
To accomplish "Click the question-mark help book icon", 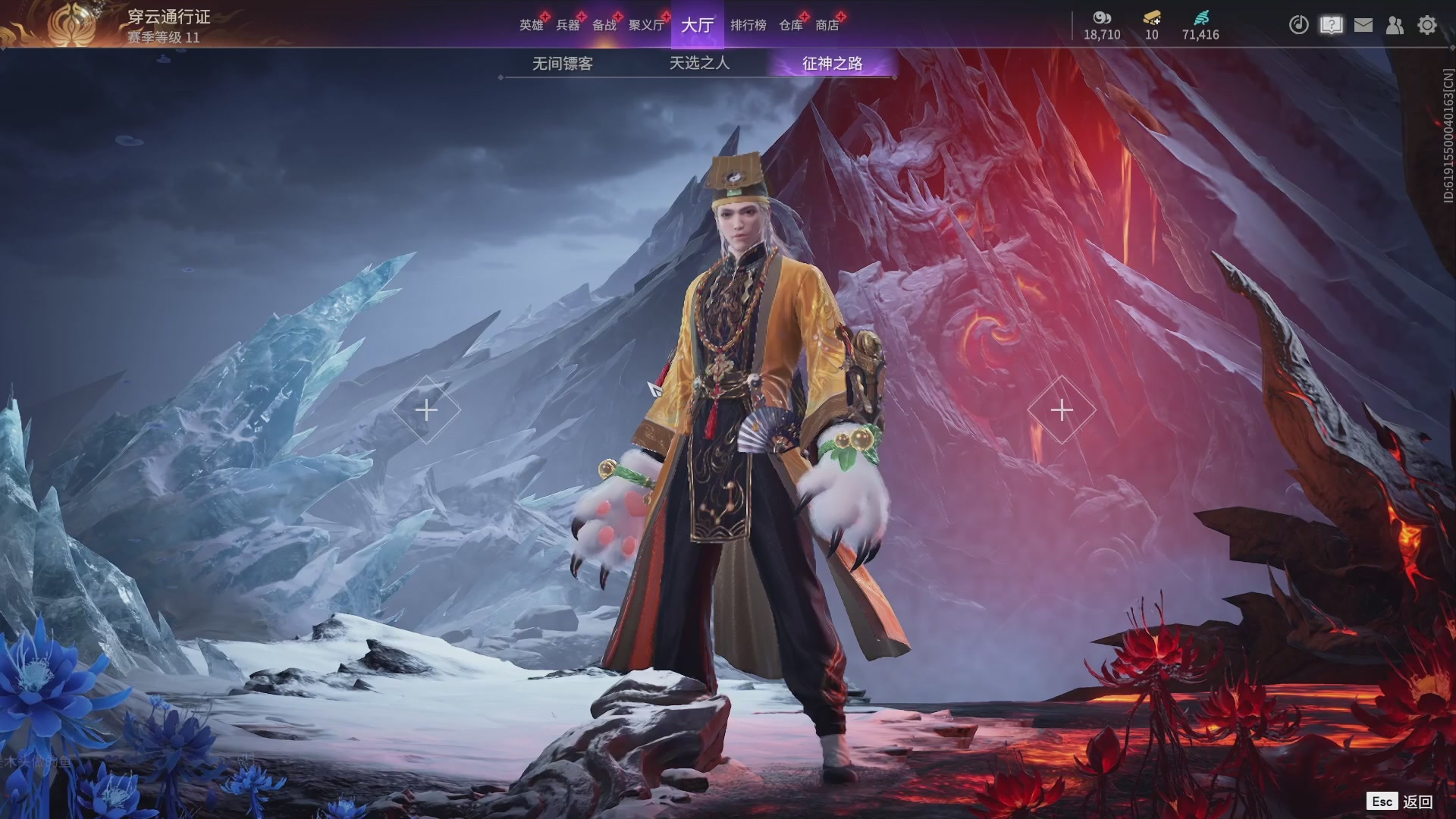I will (1331, 25).
